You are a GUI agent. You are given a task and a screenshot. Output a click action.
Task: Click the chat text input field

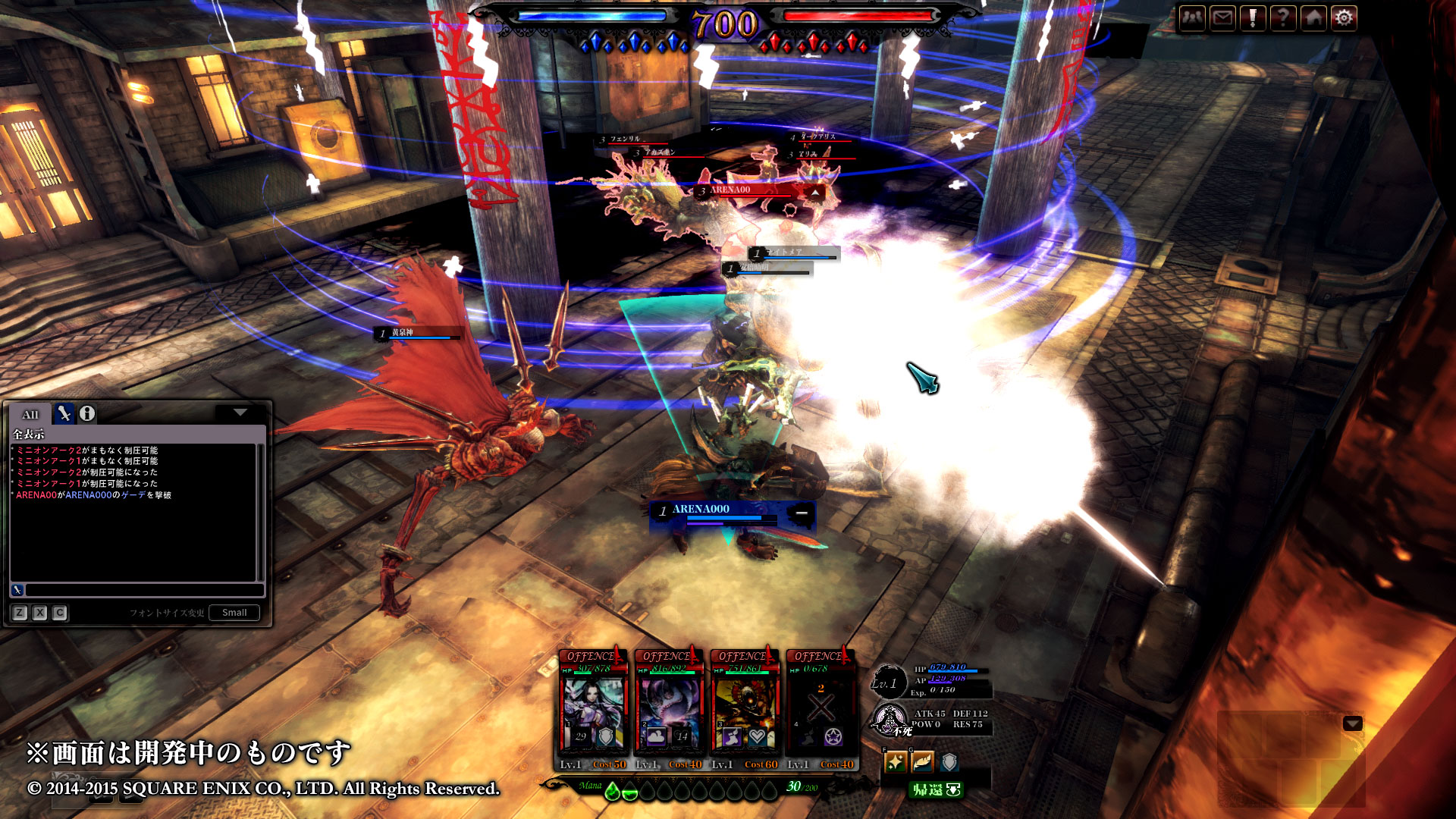[144, 590]
